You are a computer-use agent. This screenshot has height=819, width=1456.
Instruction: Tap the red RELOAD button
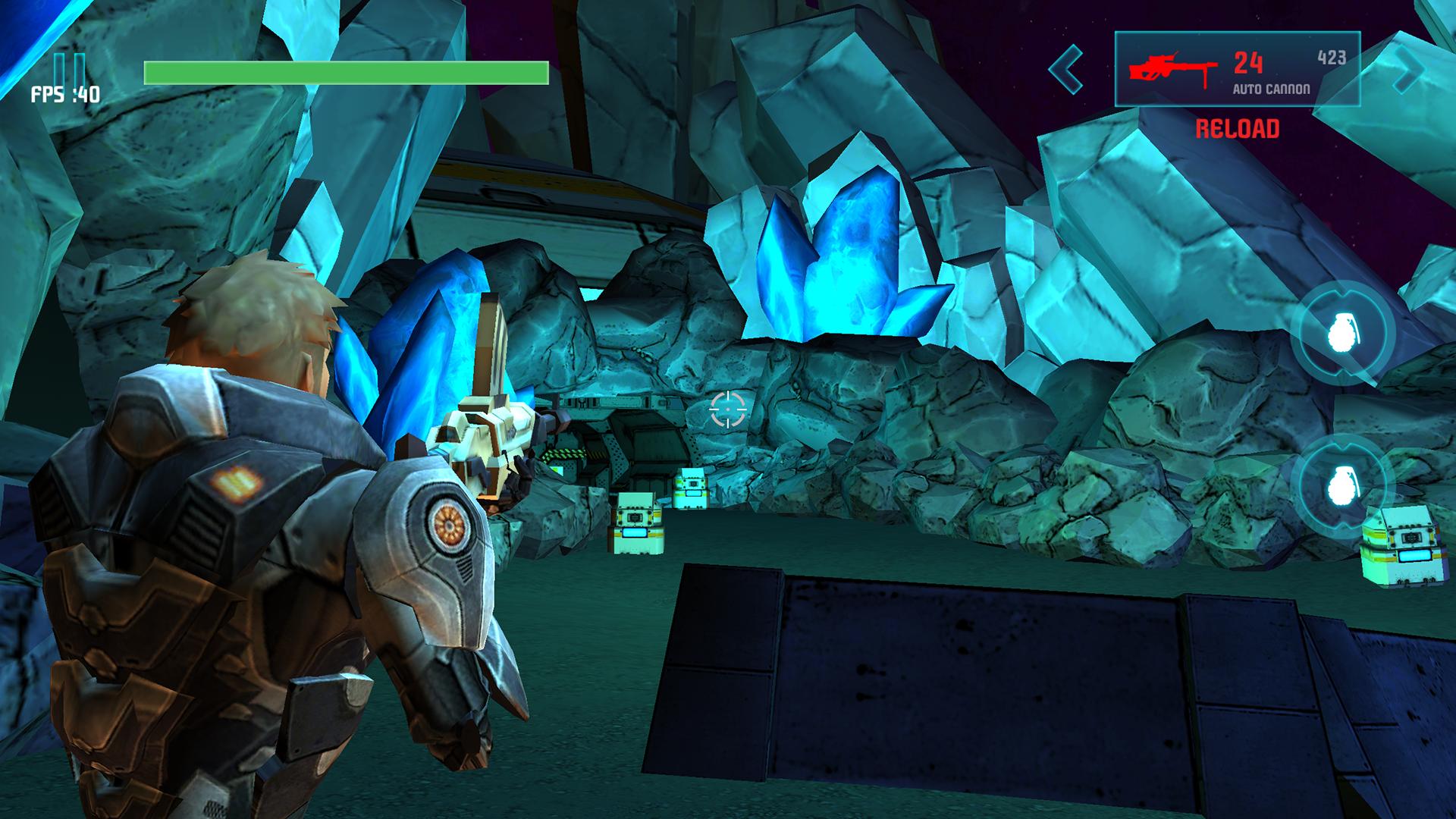pyautogui.click(x=1237, y=129)
